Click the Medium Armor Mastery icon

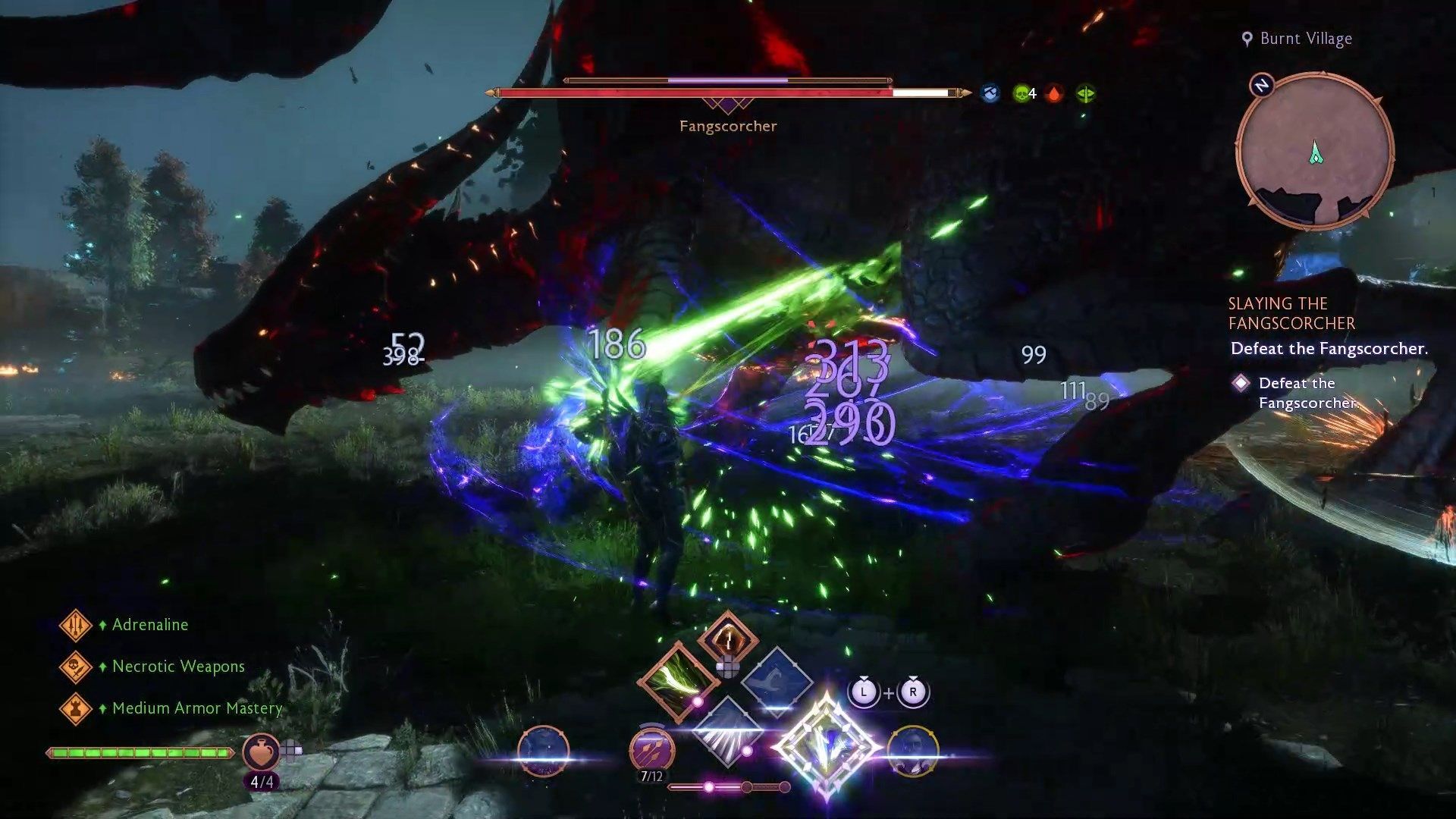click(x=75, y=708)
